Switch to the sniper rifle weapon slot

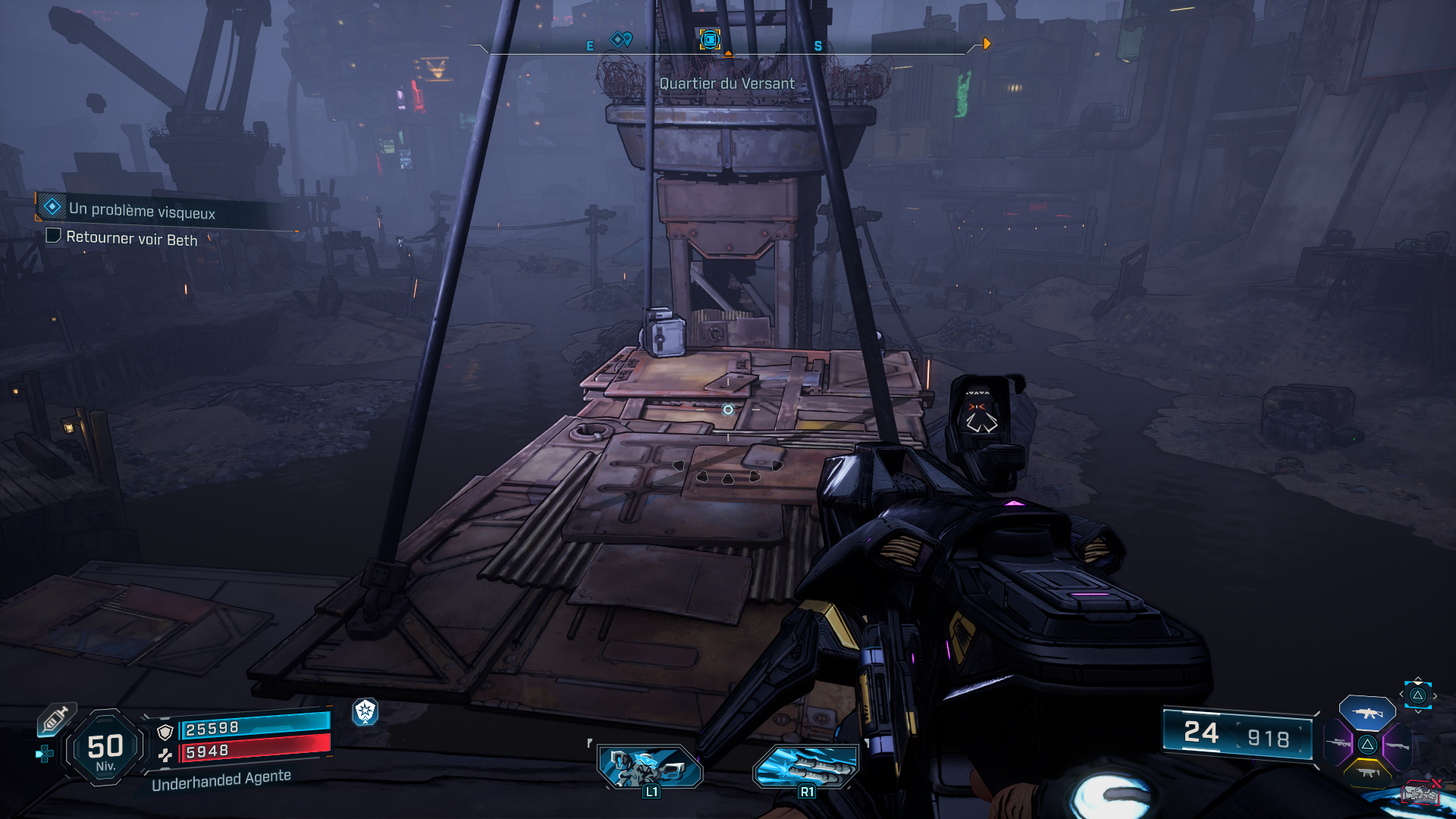pyautogui.click(x=1338, y=744)
